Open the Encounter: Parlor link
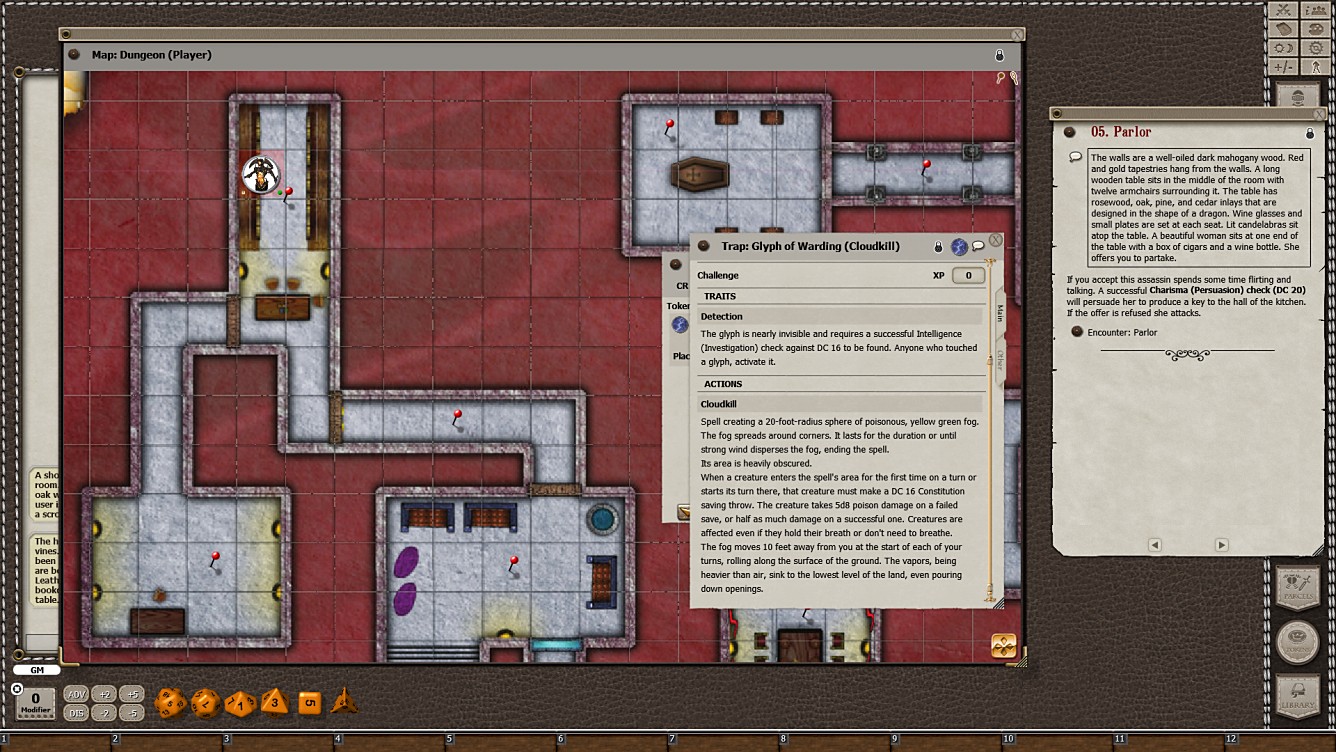Image resolution: width=1336 pixels, height=752 pixels. (x=1125, y=332)
